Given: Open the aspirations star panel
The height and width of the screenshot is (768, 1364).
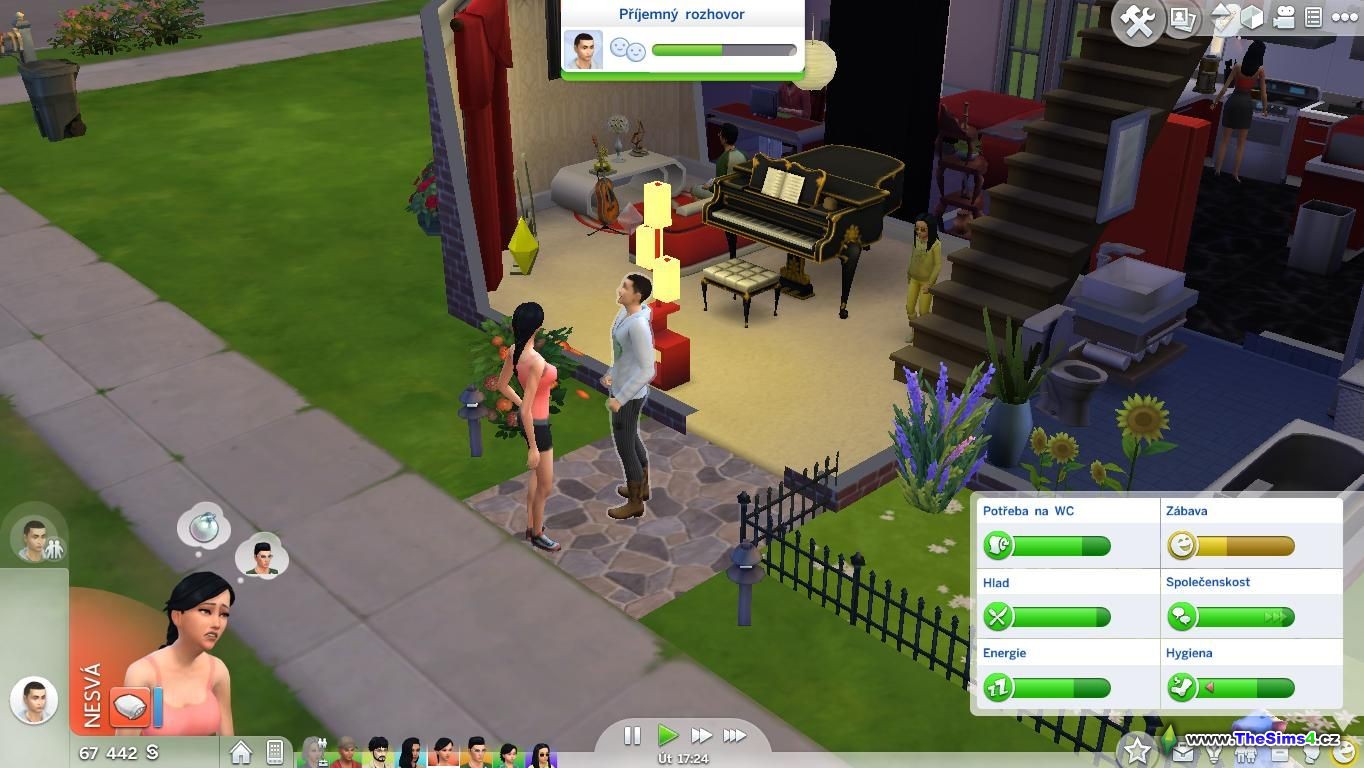Looking at the screenshot, I should pos(1136,749).
